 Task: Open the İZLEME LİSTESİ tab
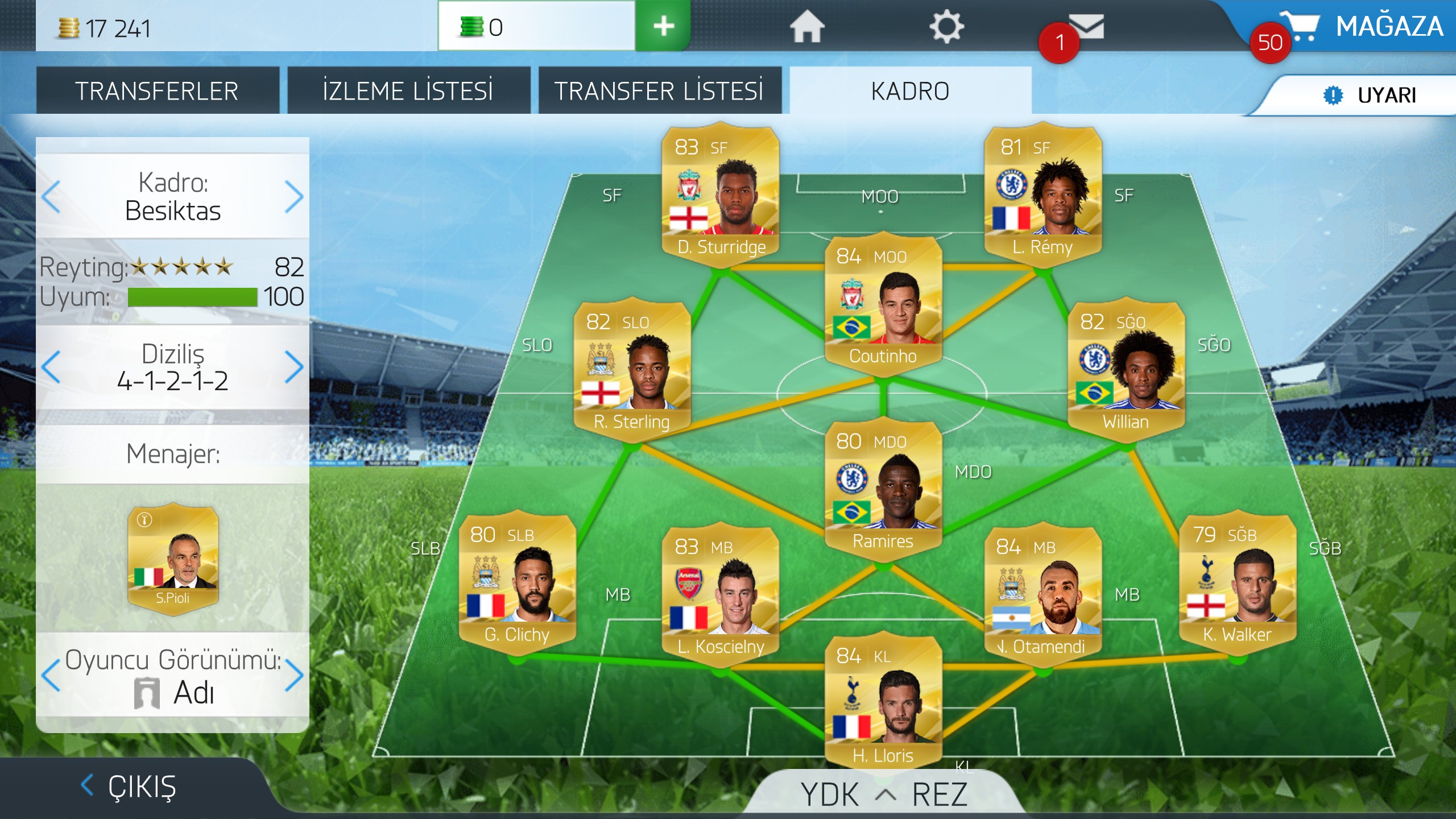tap(408, 91)
